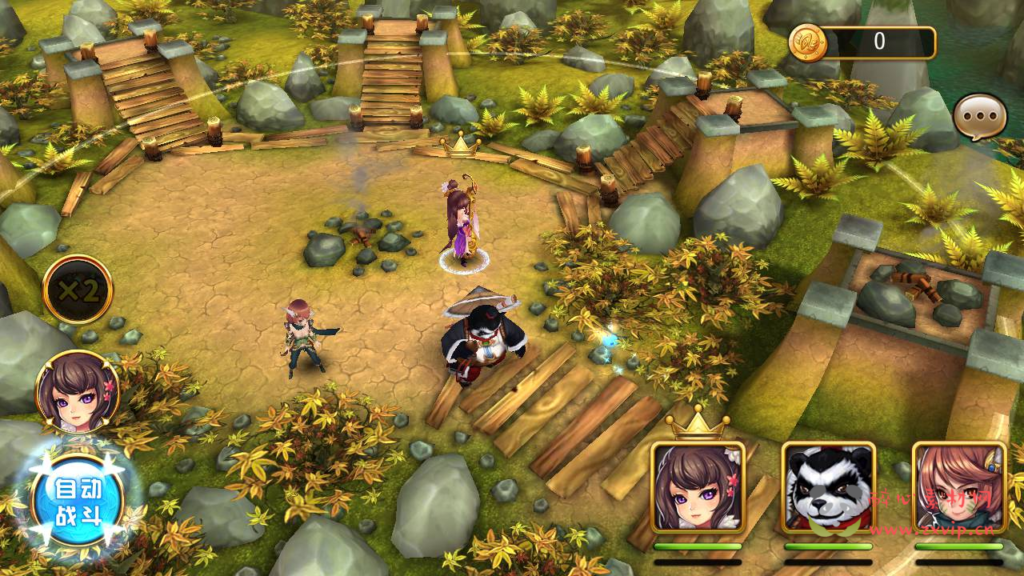Activate the x2 speed button

pos(78,290)
